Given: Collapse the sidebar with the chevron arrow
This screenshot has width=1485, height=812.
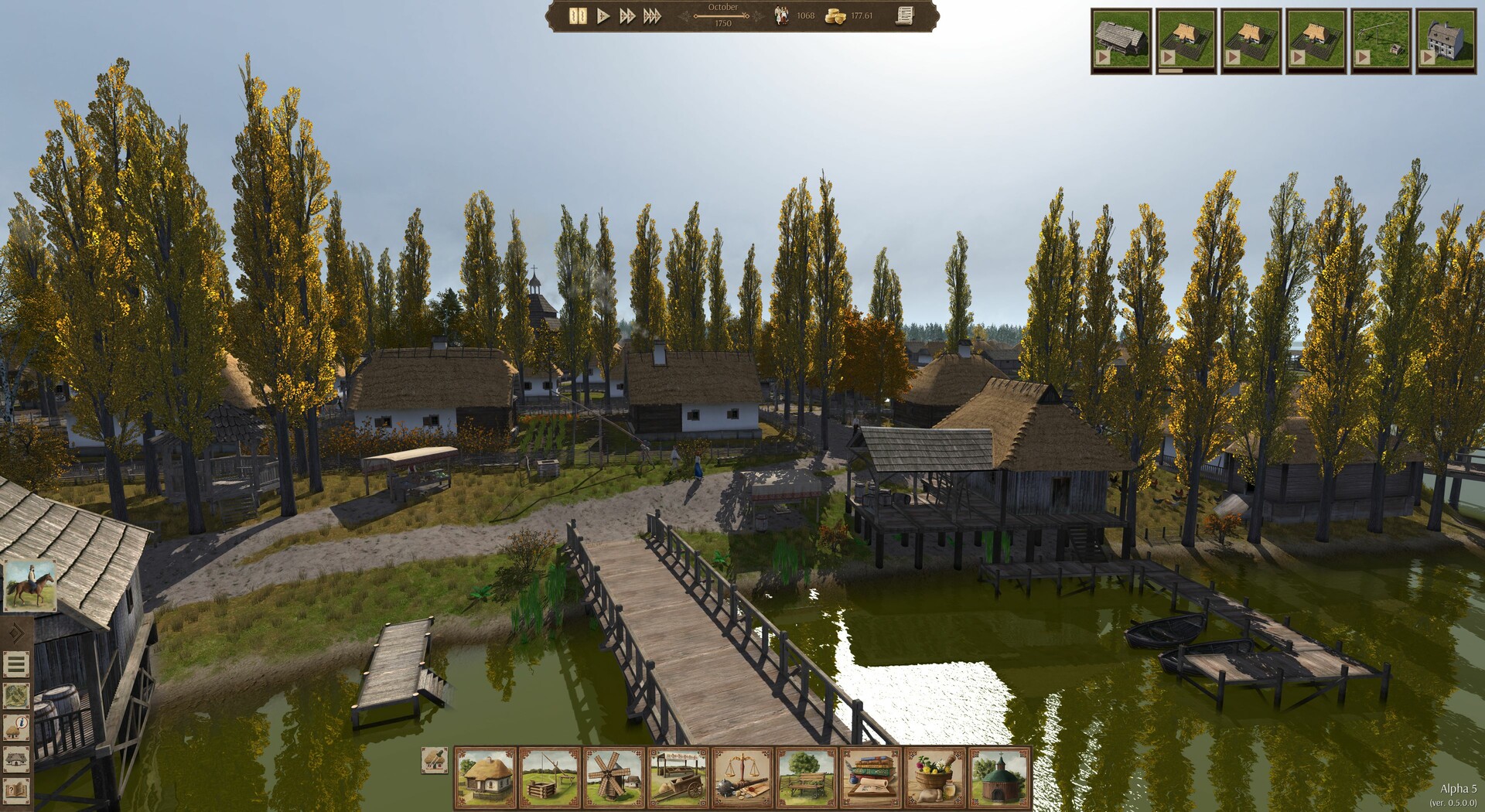Looking at the screenshot, I should click(15, 632).
